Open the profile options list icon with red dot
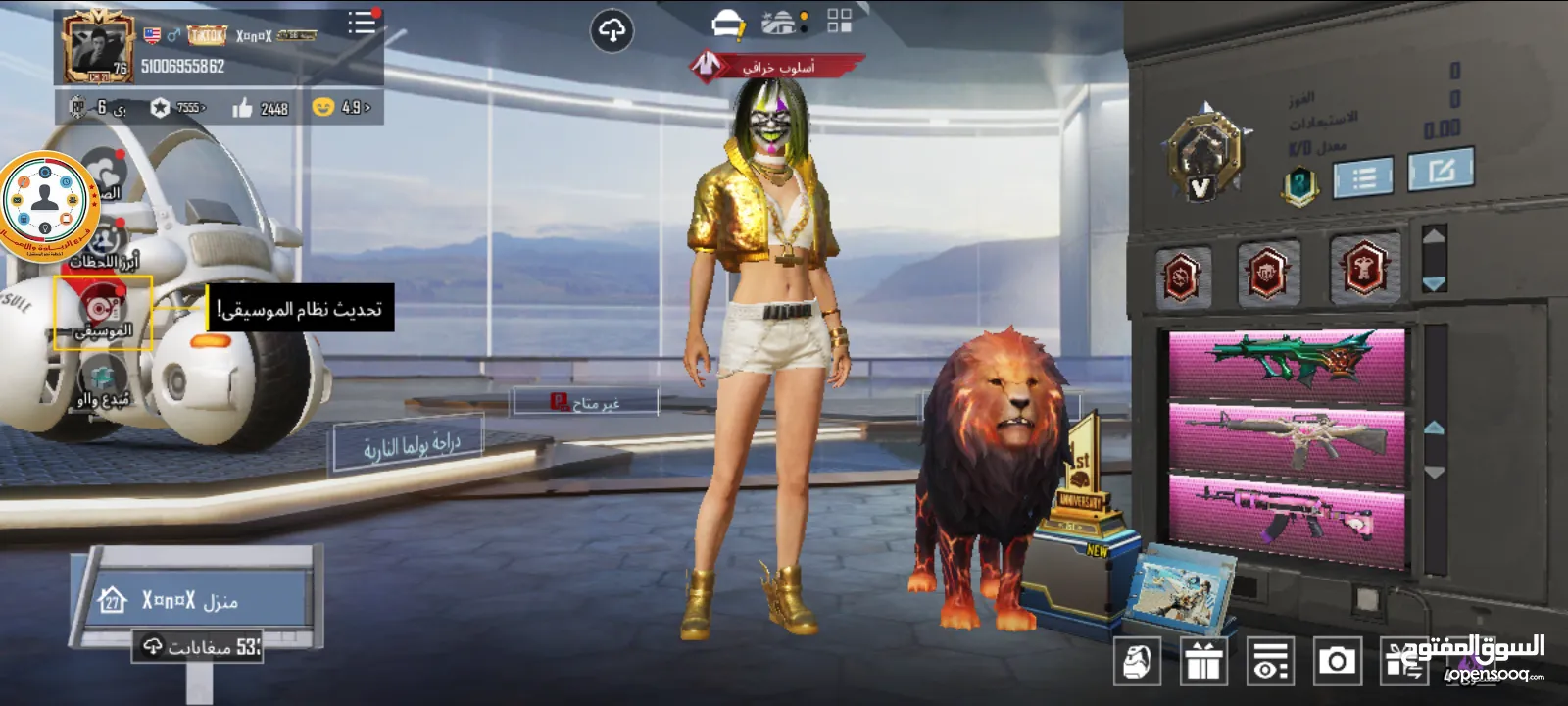1568x706 pixels. (x=361, y=24)
